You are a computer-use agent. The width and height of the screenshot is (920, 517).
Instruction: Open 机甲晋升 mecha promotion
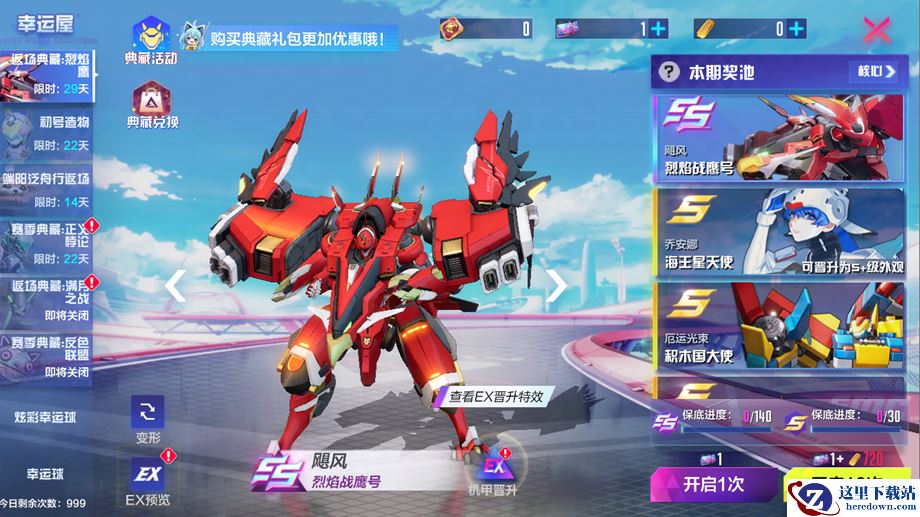click(493, 474)
